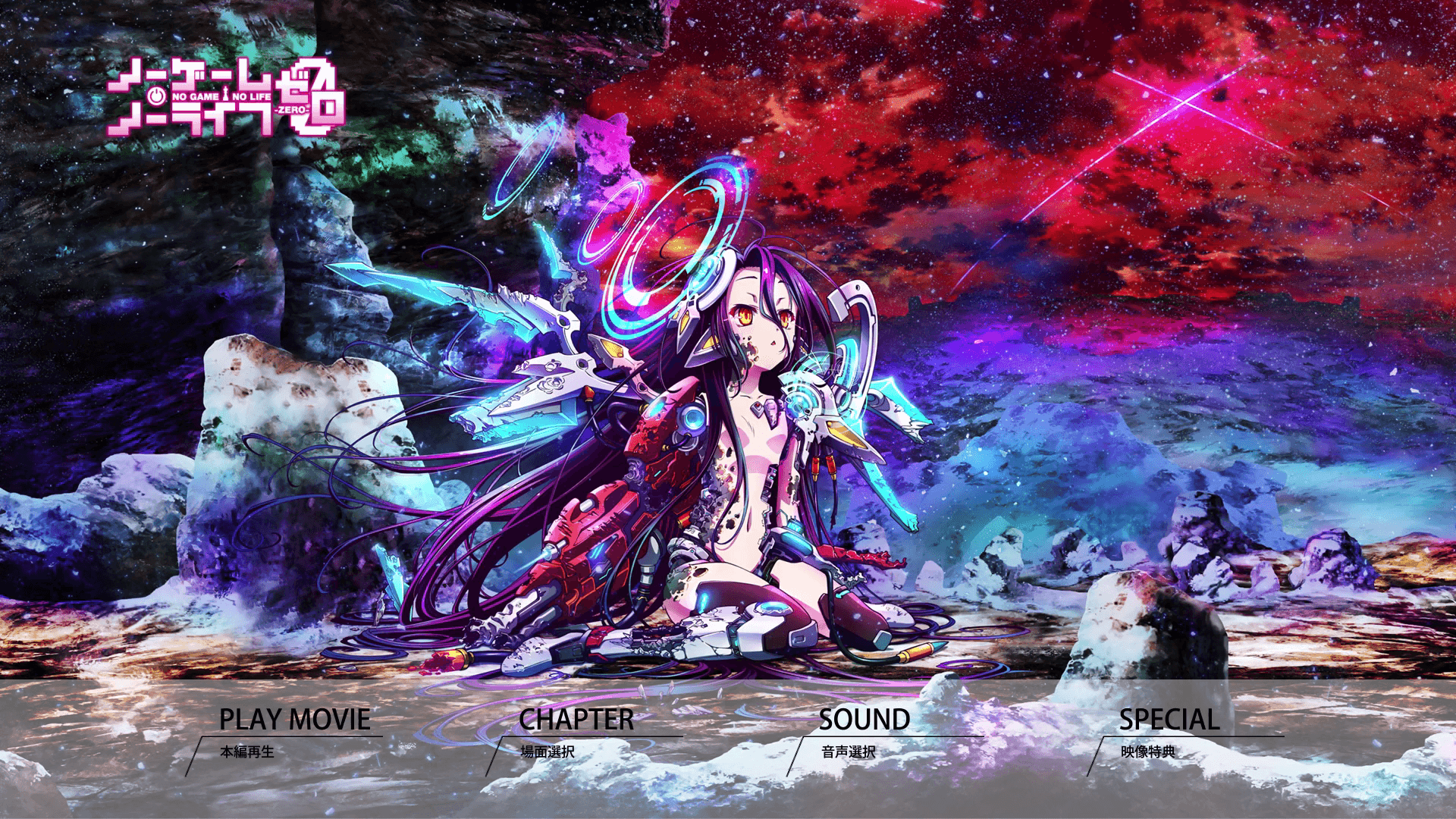The image size is (1456, 819).
Task: Click the pixelated ゼロ emblem of the logo
Action: click(x=315, y=99)
